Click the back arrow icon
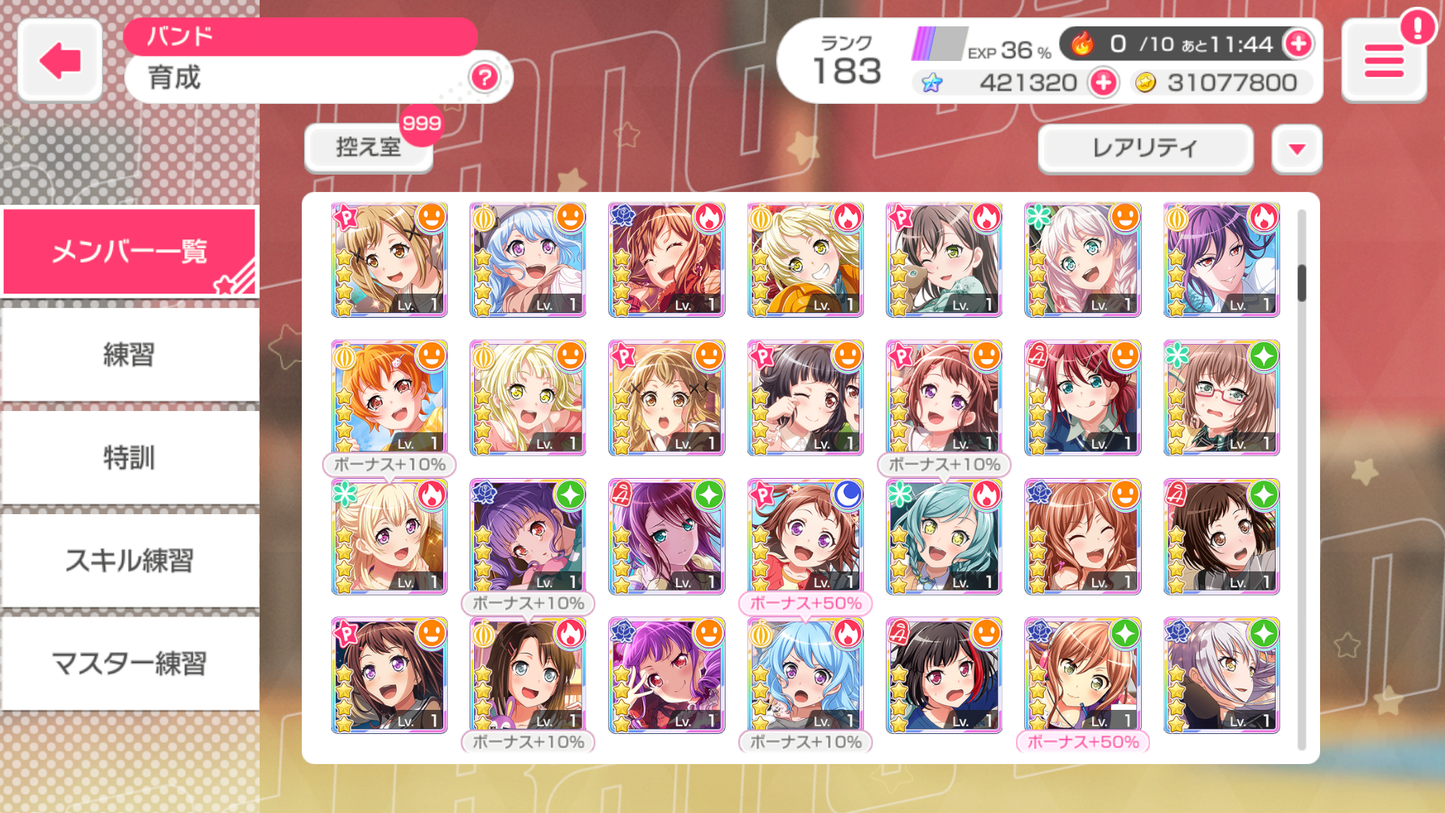 point(58,58)
